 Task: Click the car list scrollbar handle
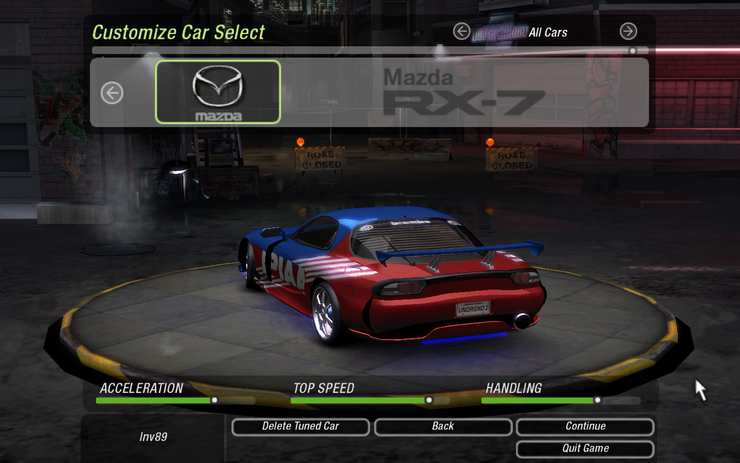pos(632,50)
